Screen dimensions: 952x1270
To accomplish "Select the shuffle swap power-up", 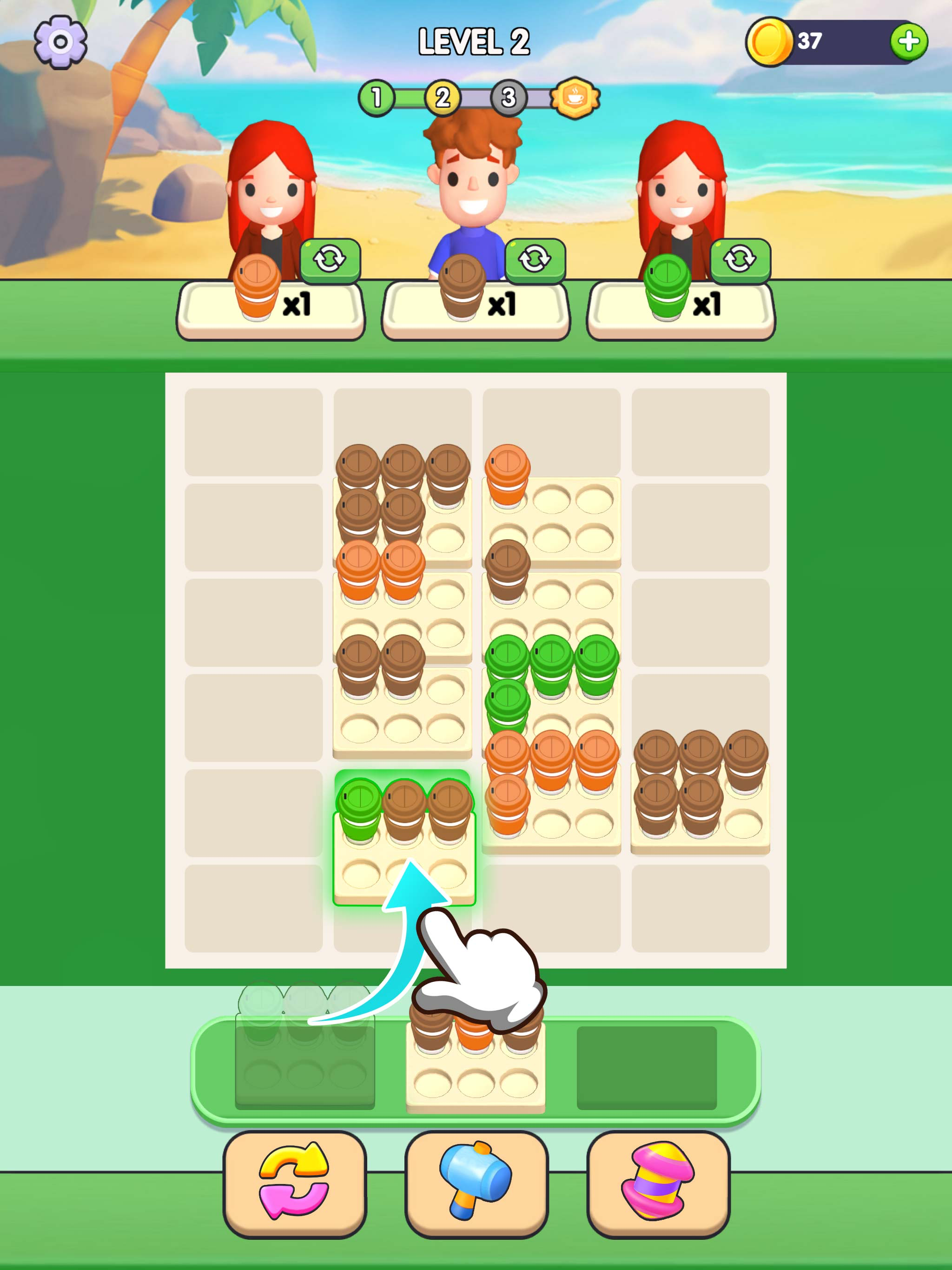I will (294, 1185).
